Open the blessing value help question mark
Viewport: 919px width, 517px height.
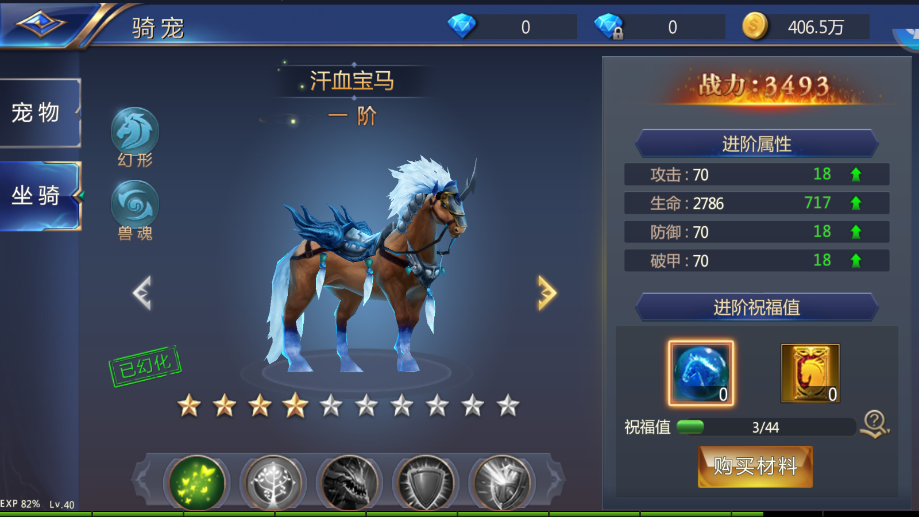click(x=875, y=425)
